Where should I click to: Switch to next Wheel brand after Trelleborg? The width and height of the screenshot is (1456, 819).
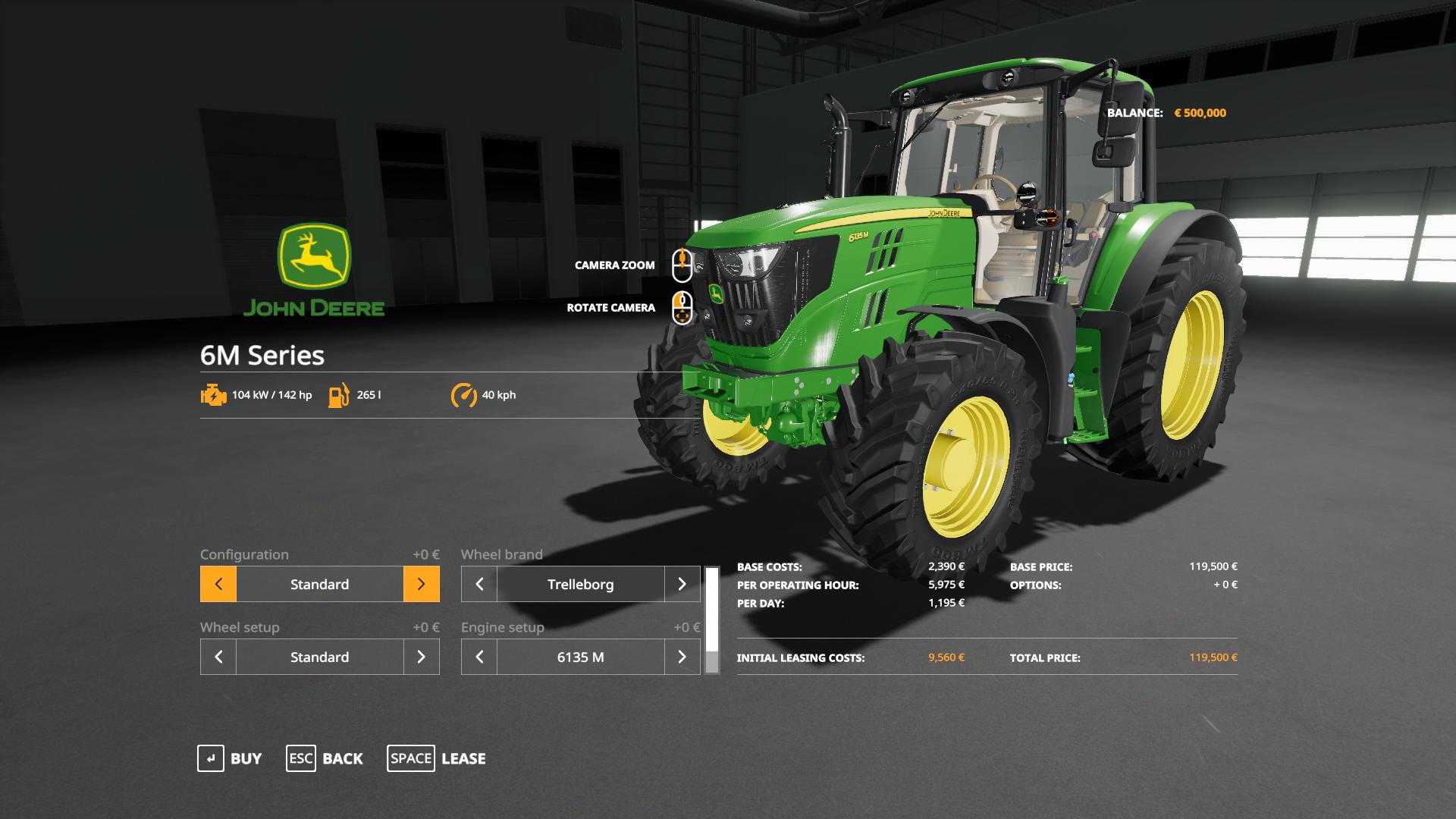click(682, 584)
